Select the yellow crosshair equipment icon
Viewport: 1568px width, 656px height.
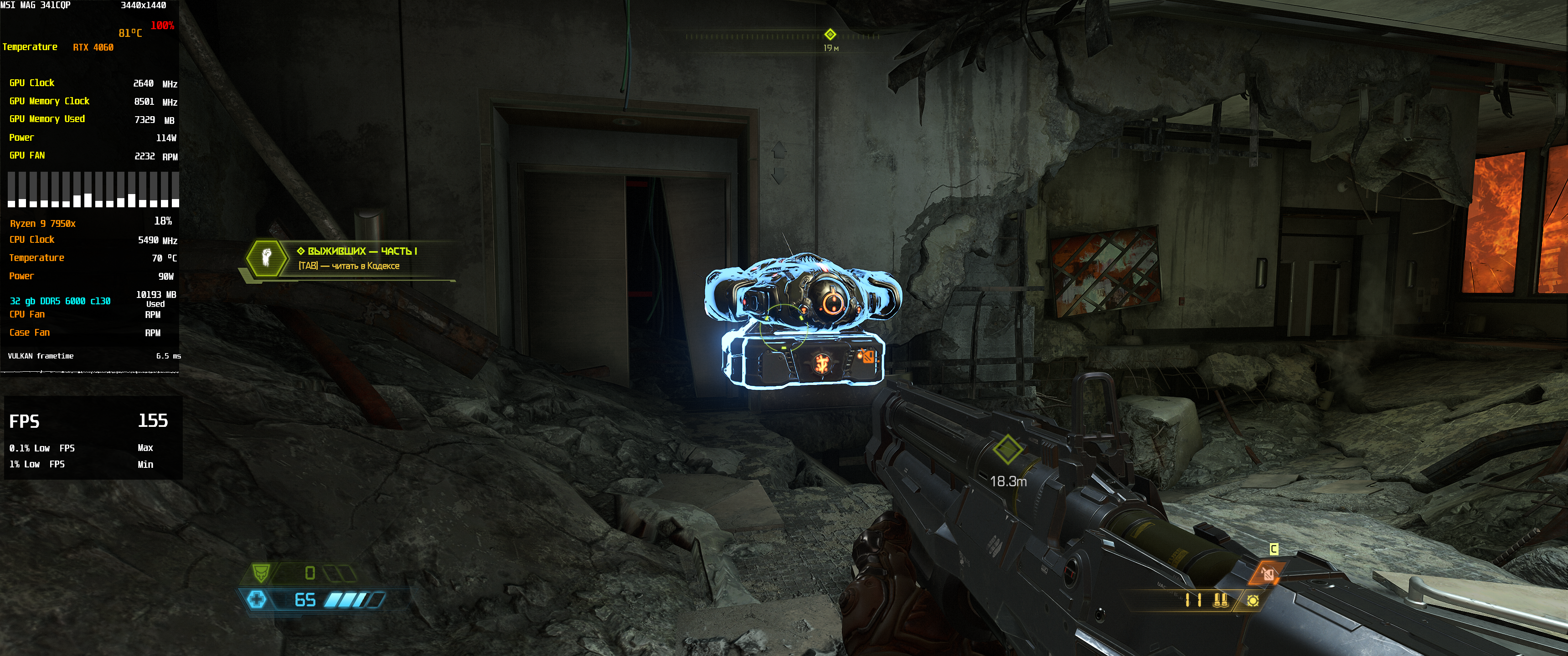coord(1253,600)
